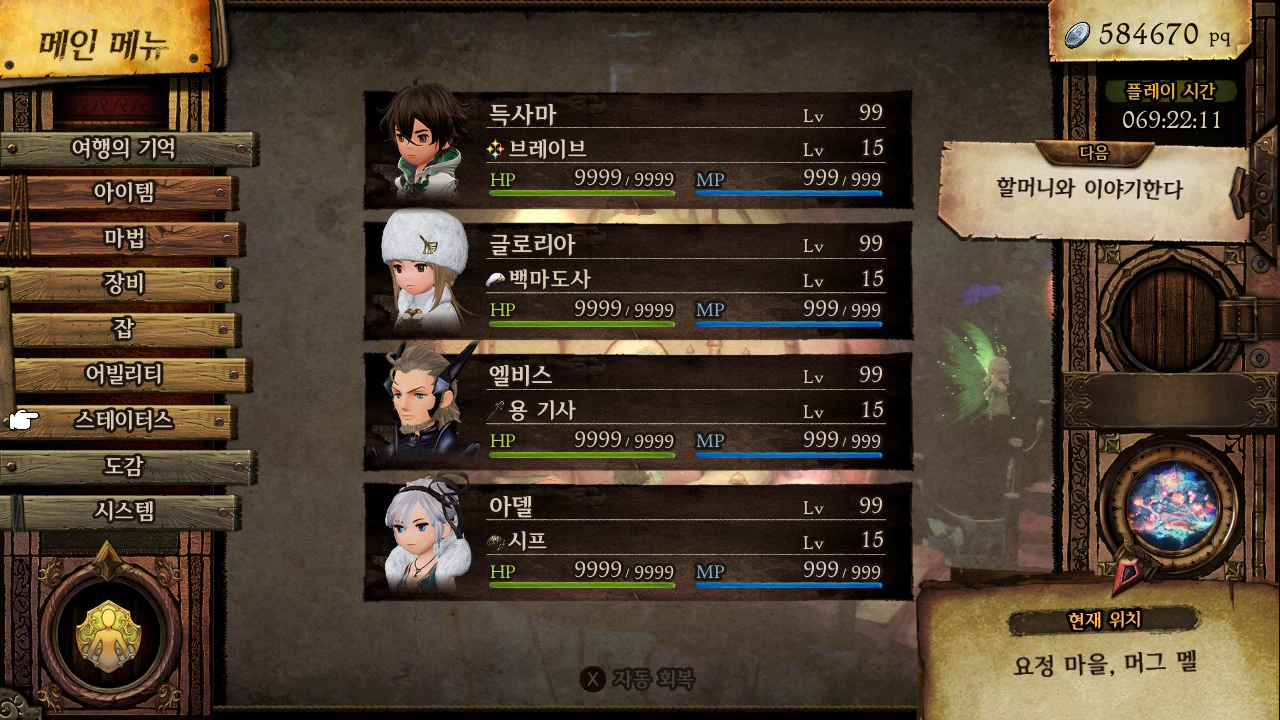The image size is (1280, 720).
Task: Pick party member 아델
Action: point(637,542)
